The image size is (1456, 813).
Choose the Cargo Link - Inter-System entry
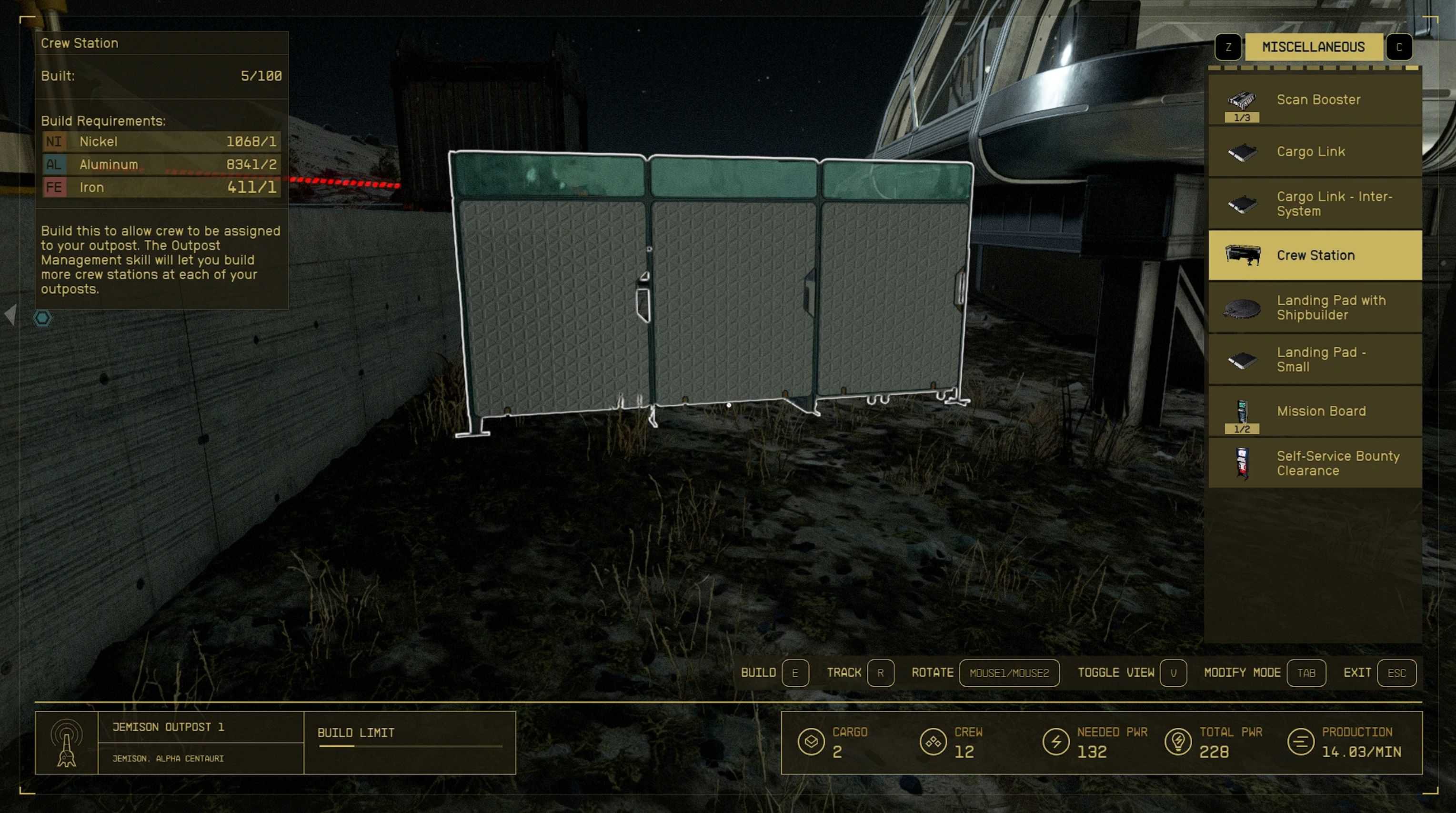pyautogui.click(x=1315, y=203)
